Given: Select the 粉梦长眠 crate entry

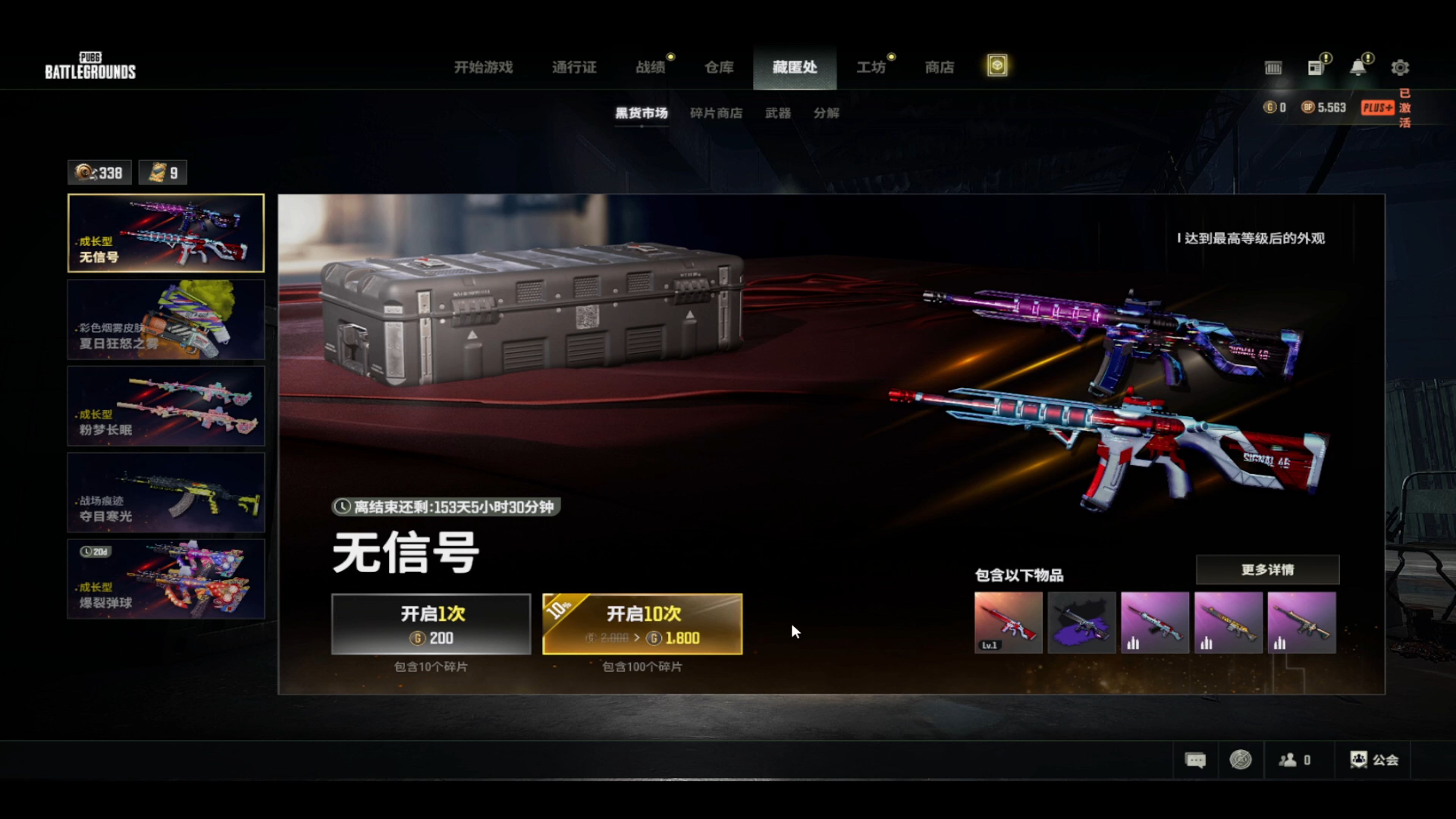Looking at the screenshot, I should click(166, 406).
